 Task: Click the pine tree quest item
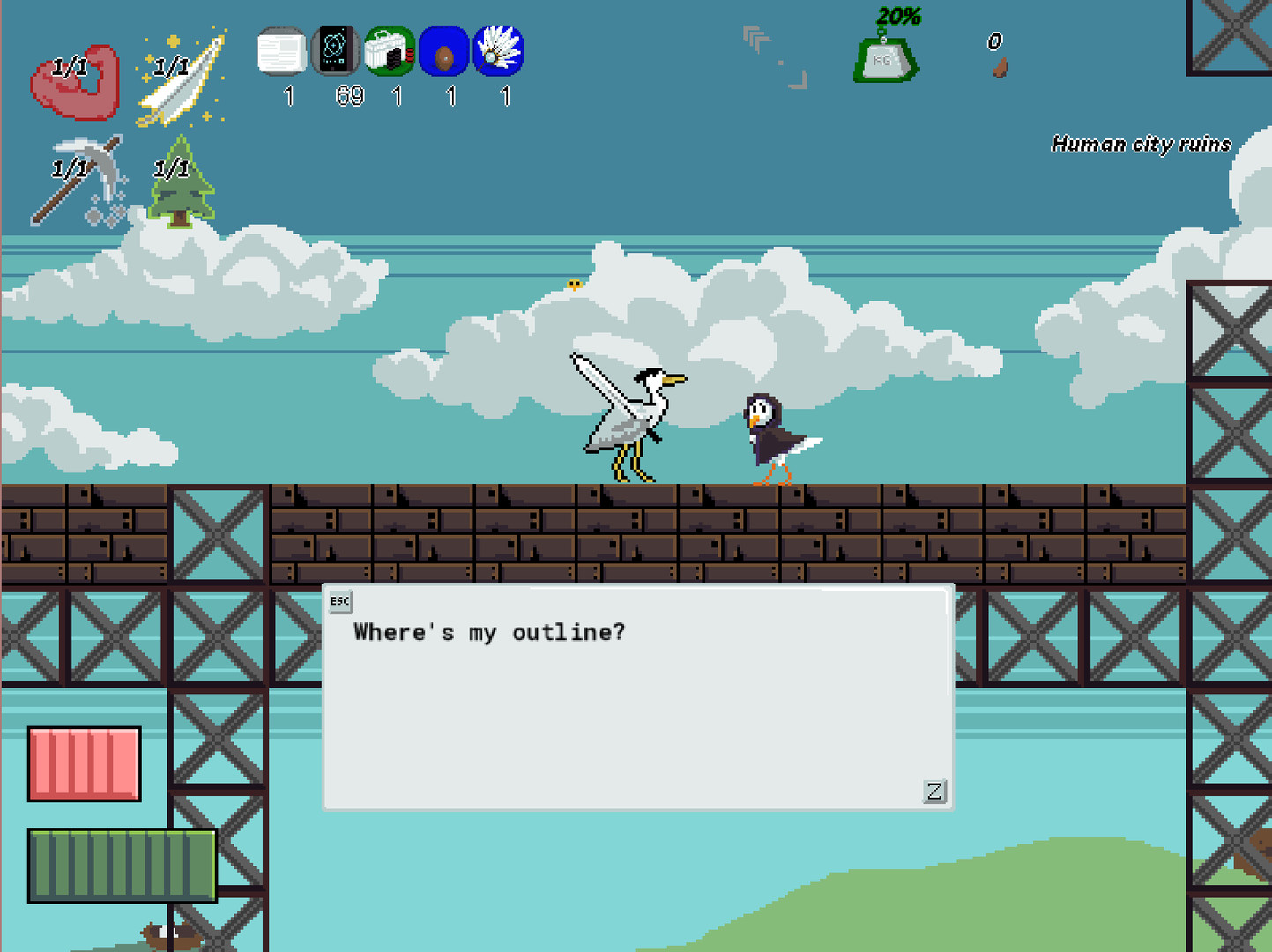[181, 181]
